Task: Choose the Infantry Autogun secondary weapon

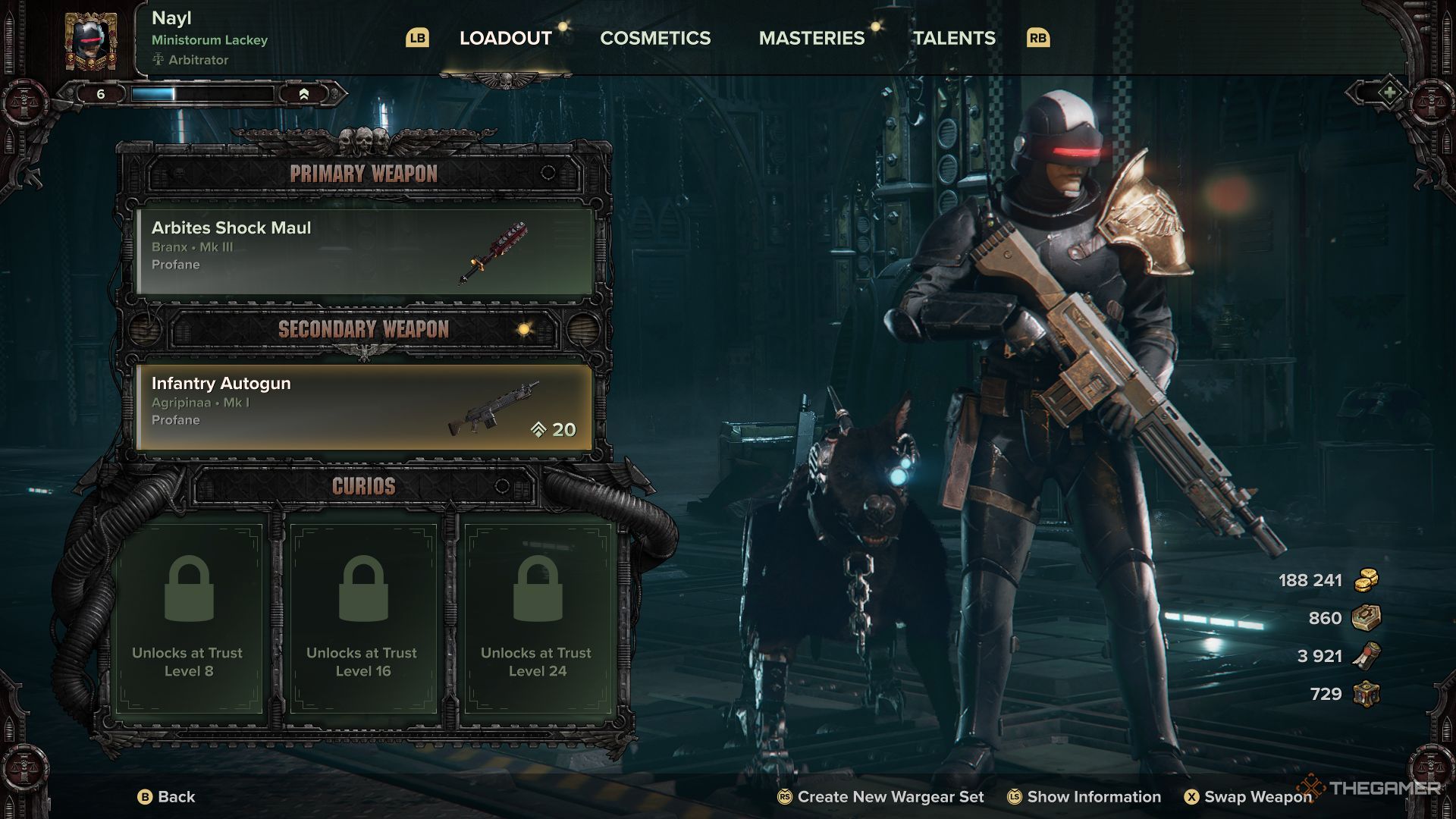Action: tap(364, 406)
